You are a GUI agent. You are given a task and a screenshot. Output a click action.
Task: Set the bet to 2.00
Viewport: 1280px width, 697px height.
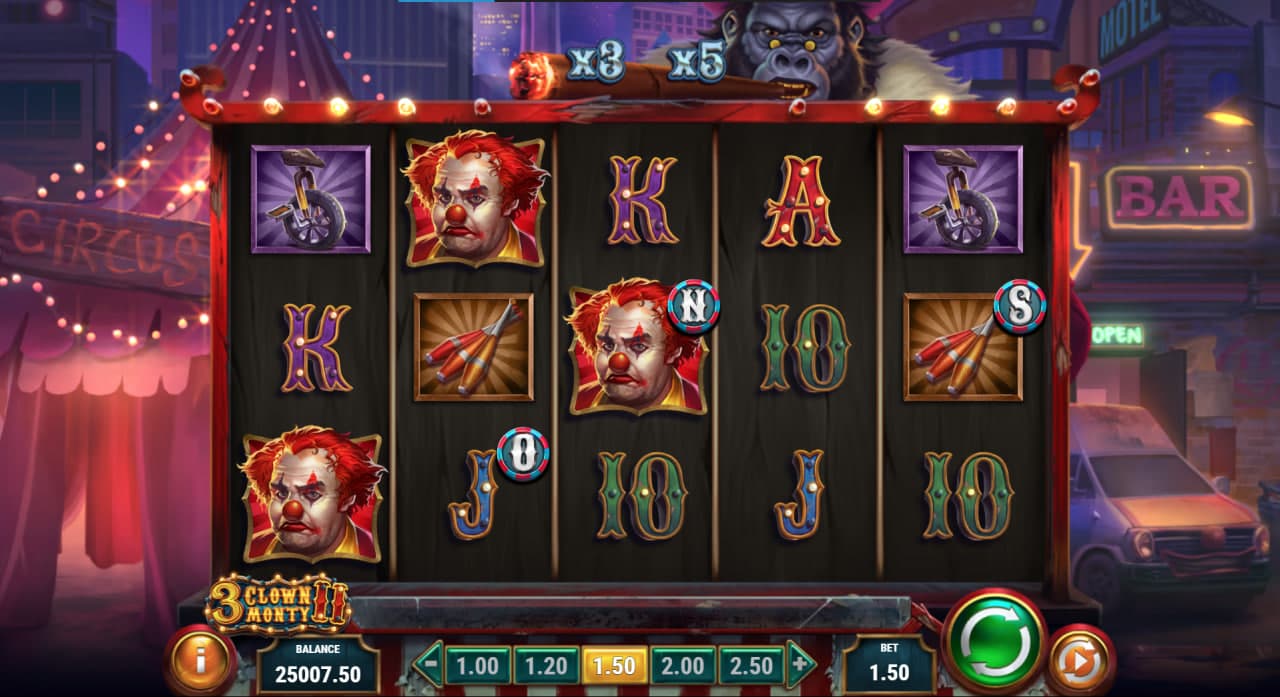682,665
